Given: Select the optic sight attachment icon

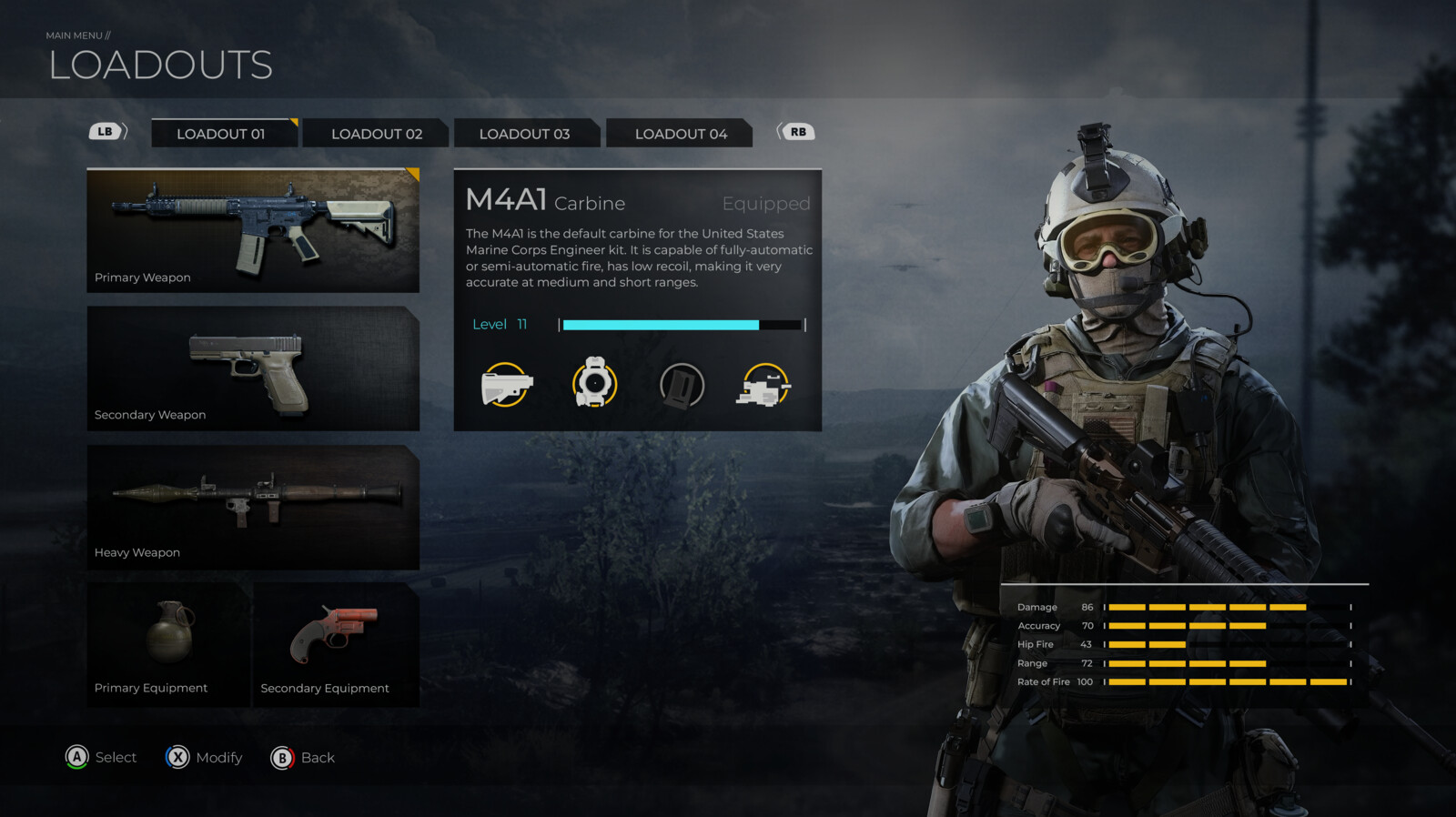Looking at the screenshot, I should tap(594, 384).
